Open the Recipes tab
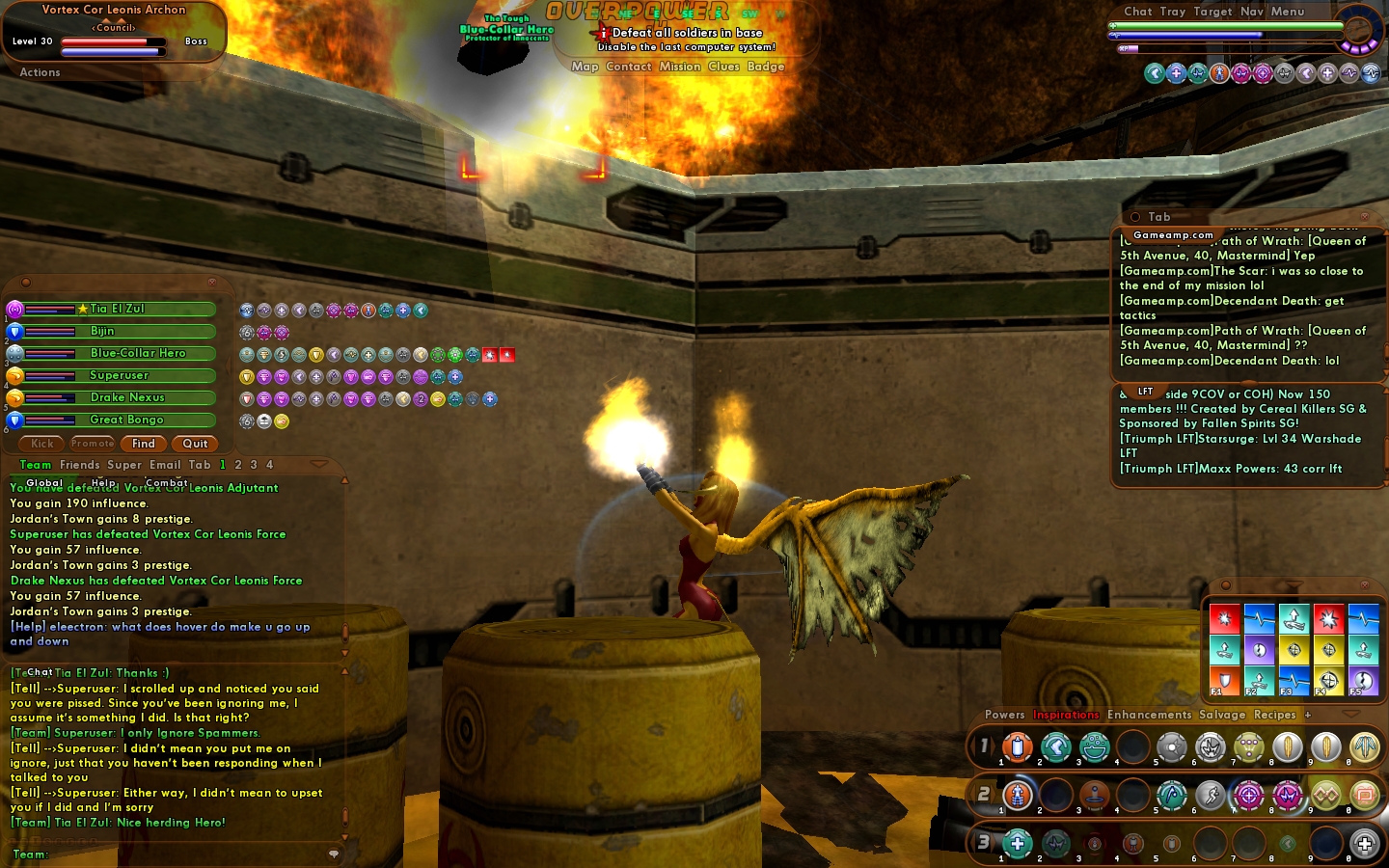The height and width of the screenshot is (868, 1389). point(1274,715)
